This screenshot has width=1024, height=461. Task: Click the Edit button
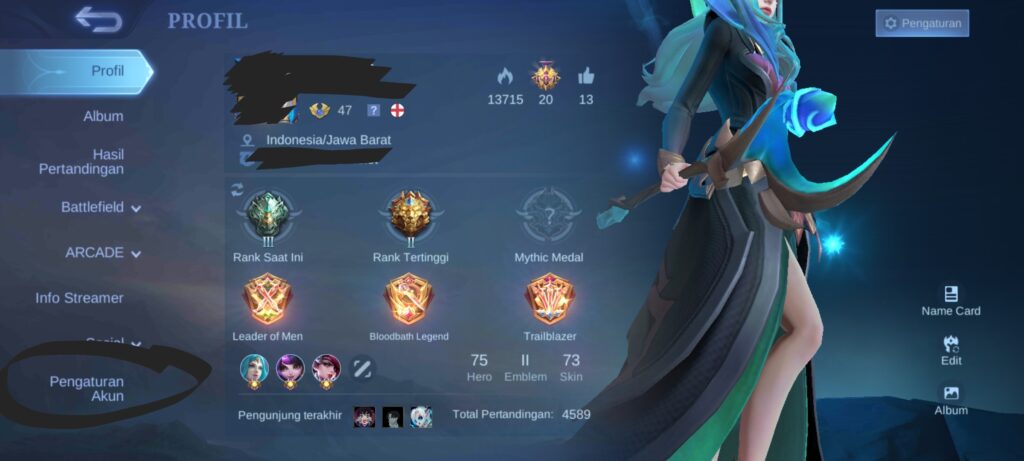pyautogui.click(x=951, y=351)
